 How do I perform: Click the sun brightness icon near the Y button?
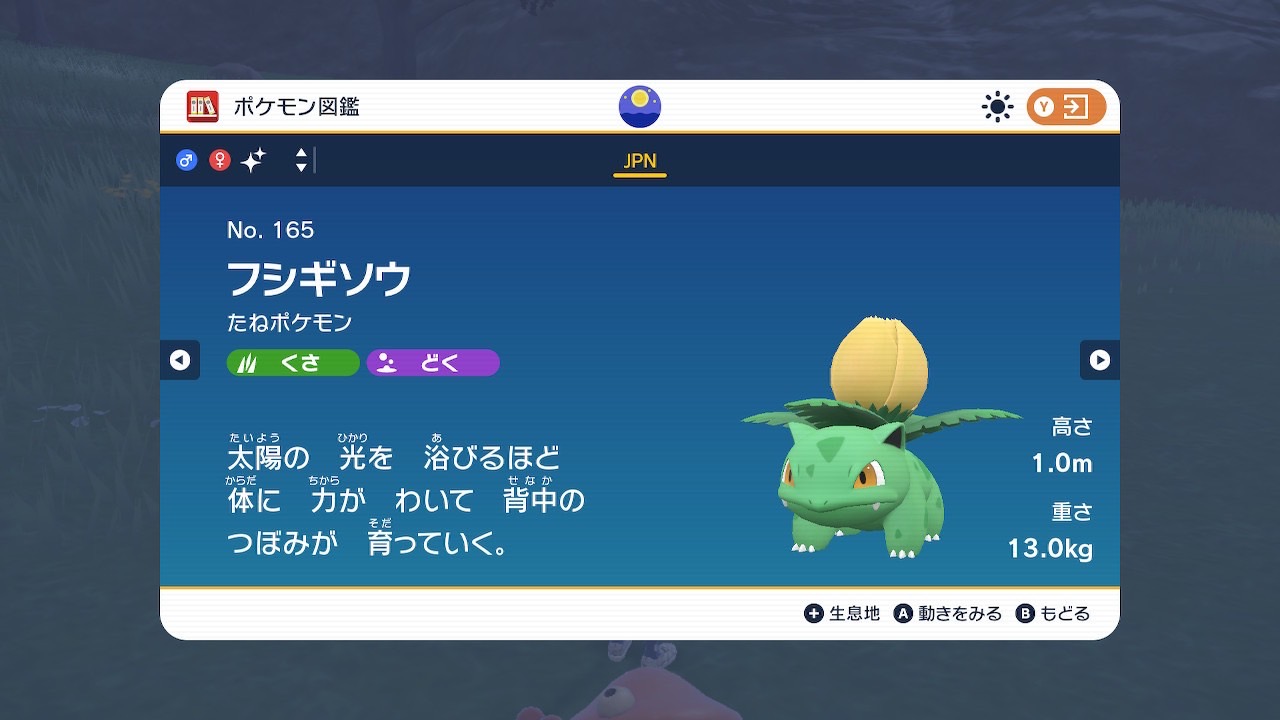tap(996, 106)
